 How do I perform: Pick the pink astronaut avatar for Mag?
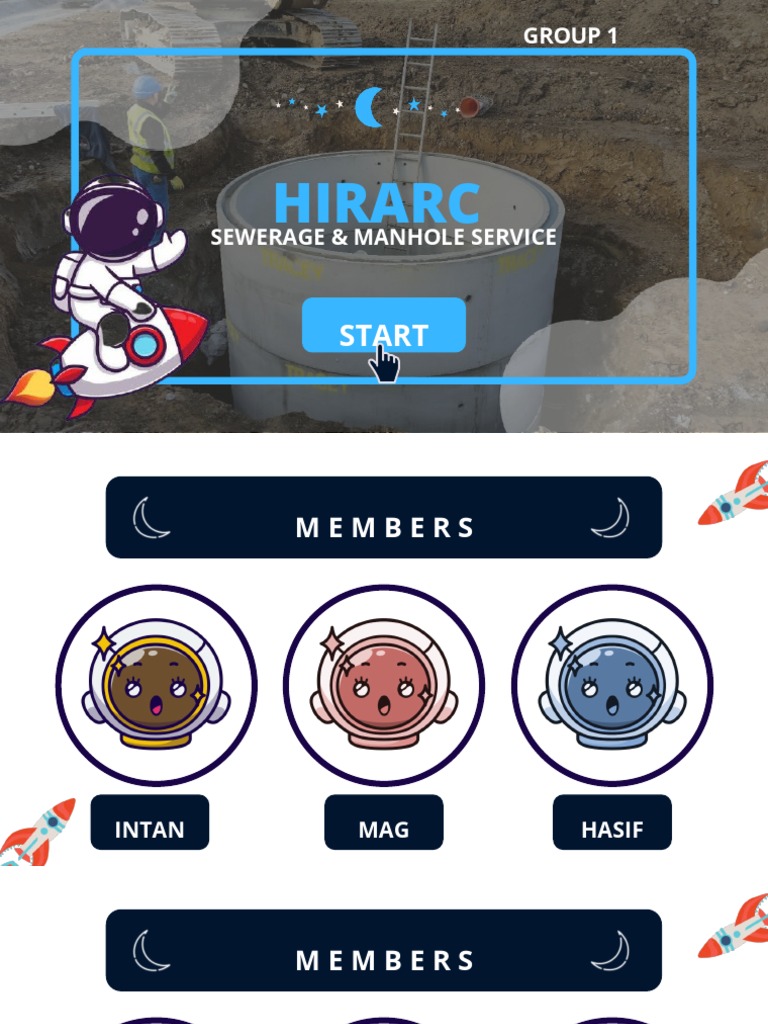[x=384, y=686]
